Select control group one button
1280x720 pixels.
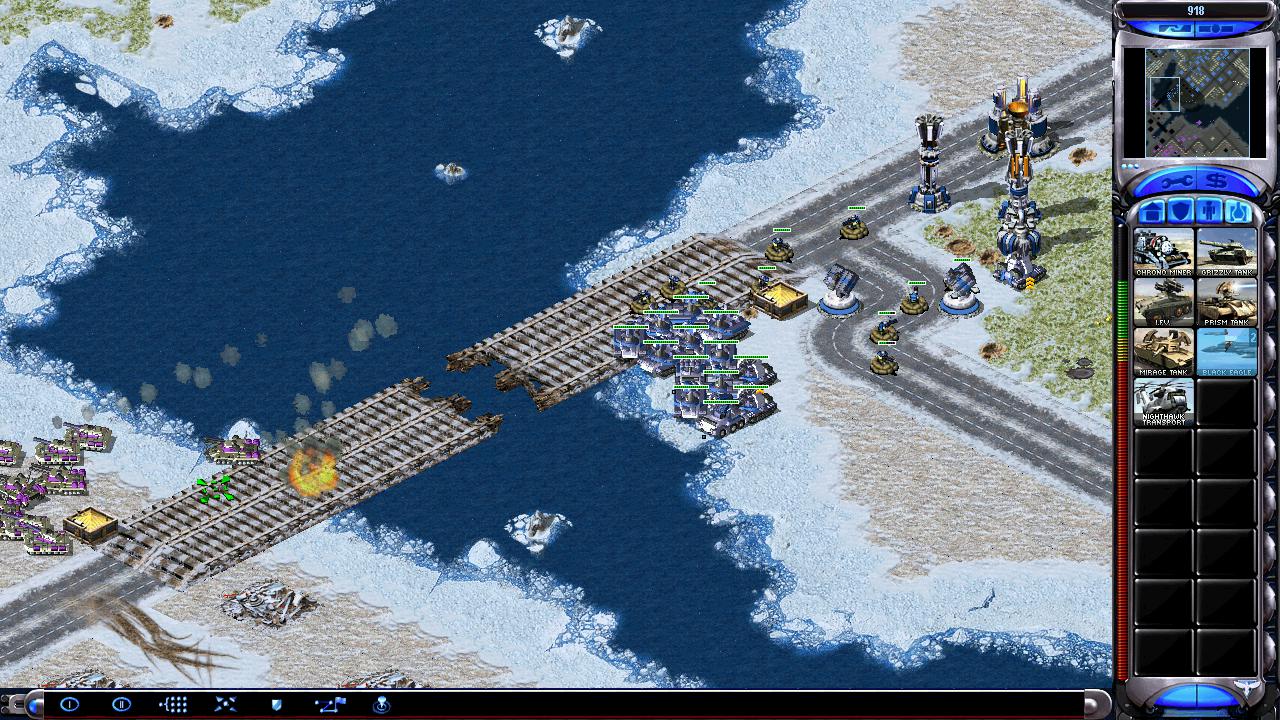(x=69, y=704)
